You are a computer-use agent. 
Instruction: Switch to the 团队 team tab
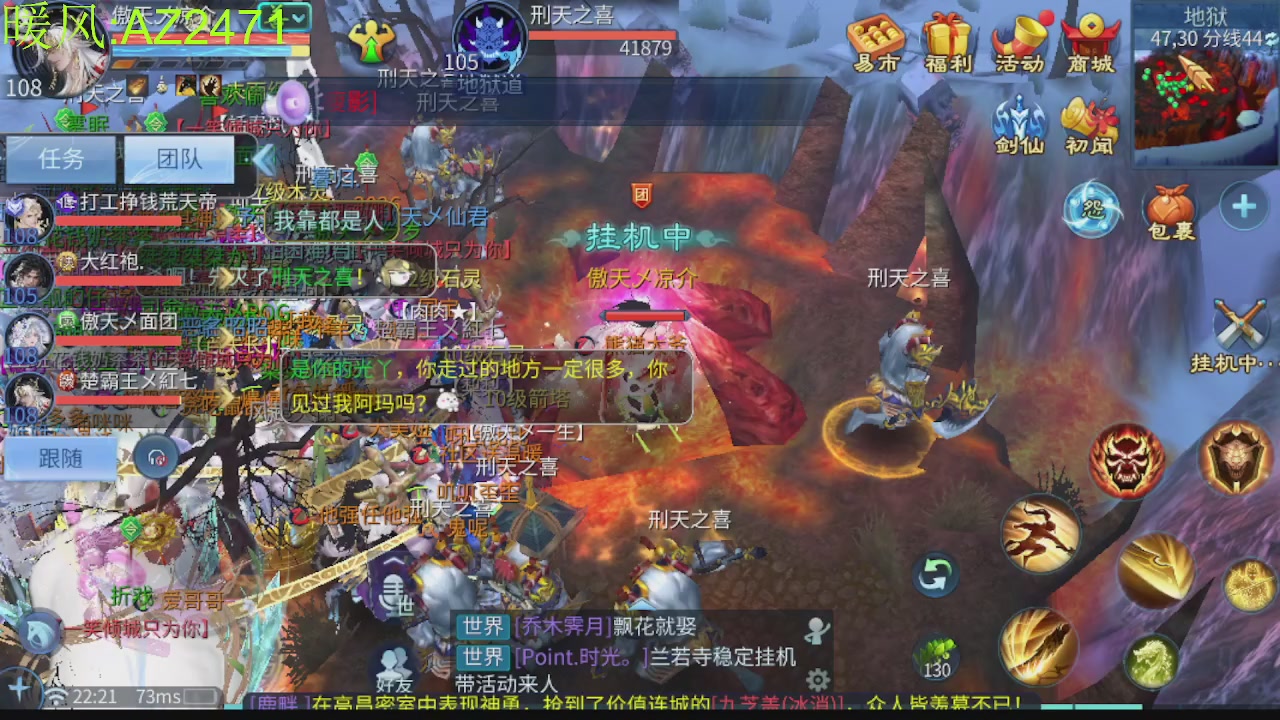click(178, 160)
